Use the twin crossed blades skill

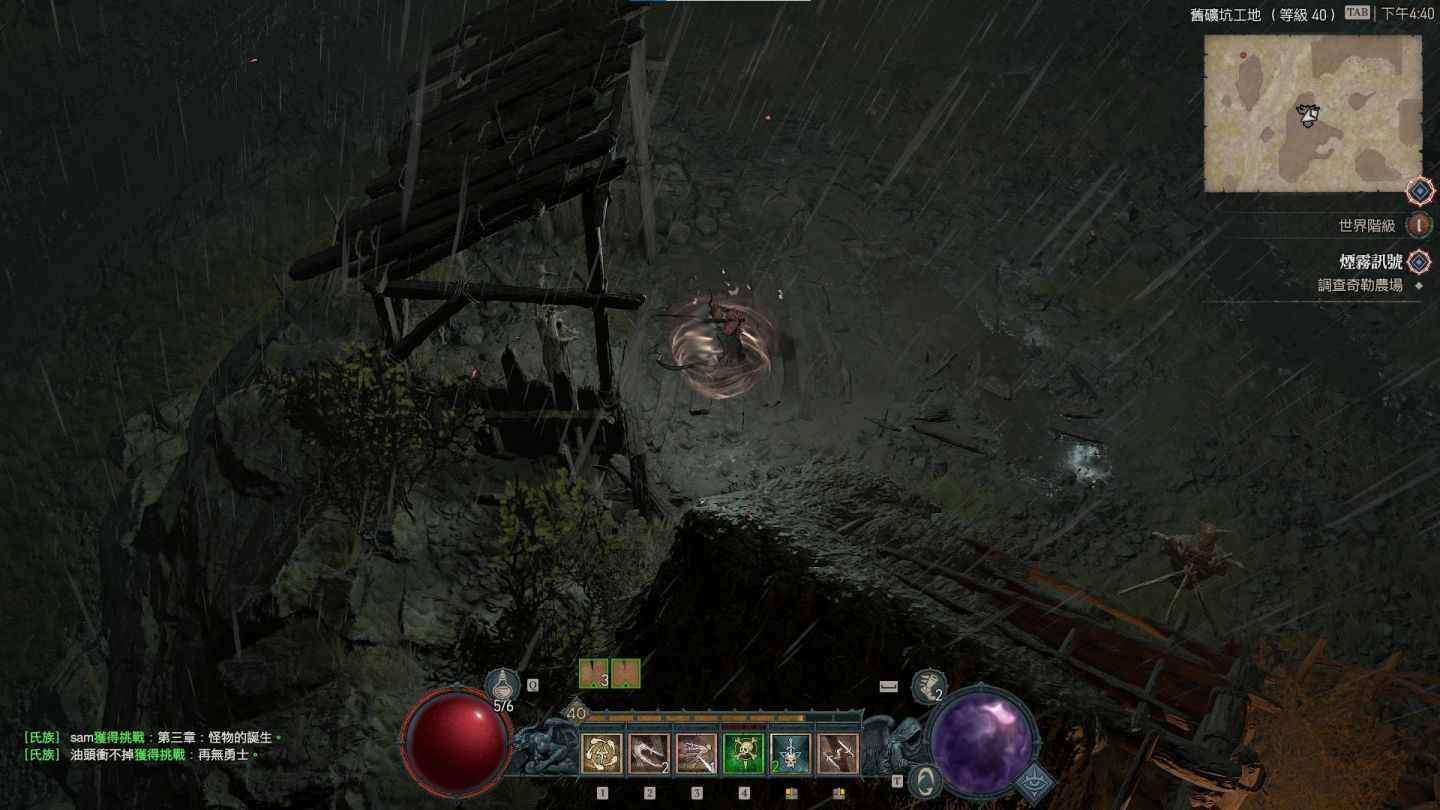click(x=837, y=753)
